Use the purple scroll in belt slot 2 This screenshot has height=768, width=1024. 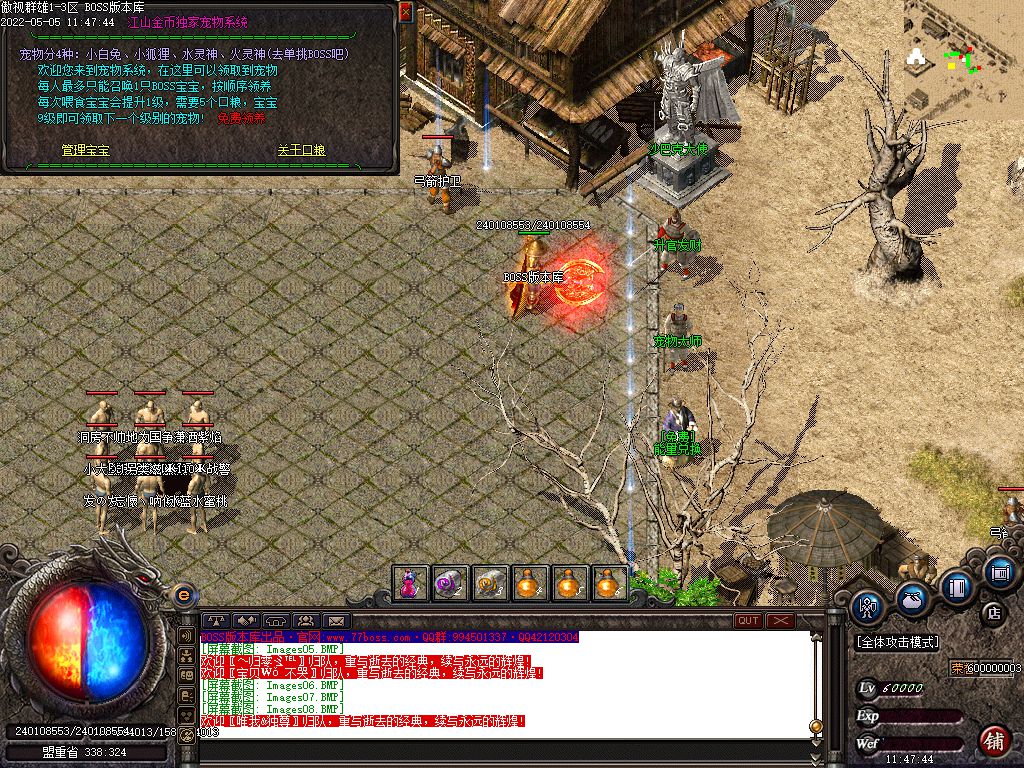tap(450, 583)
